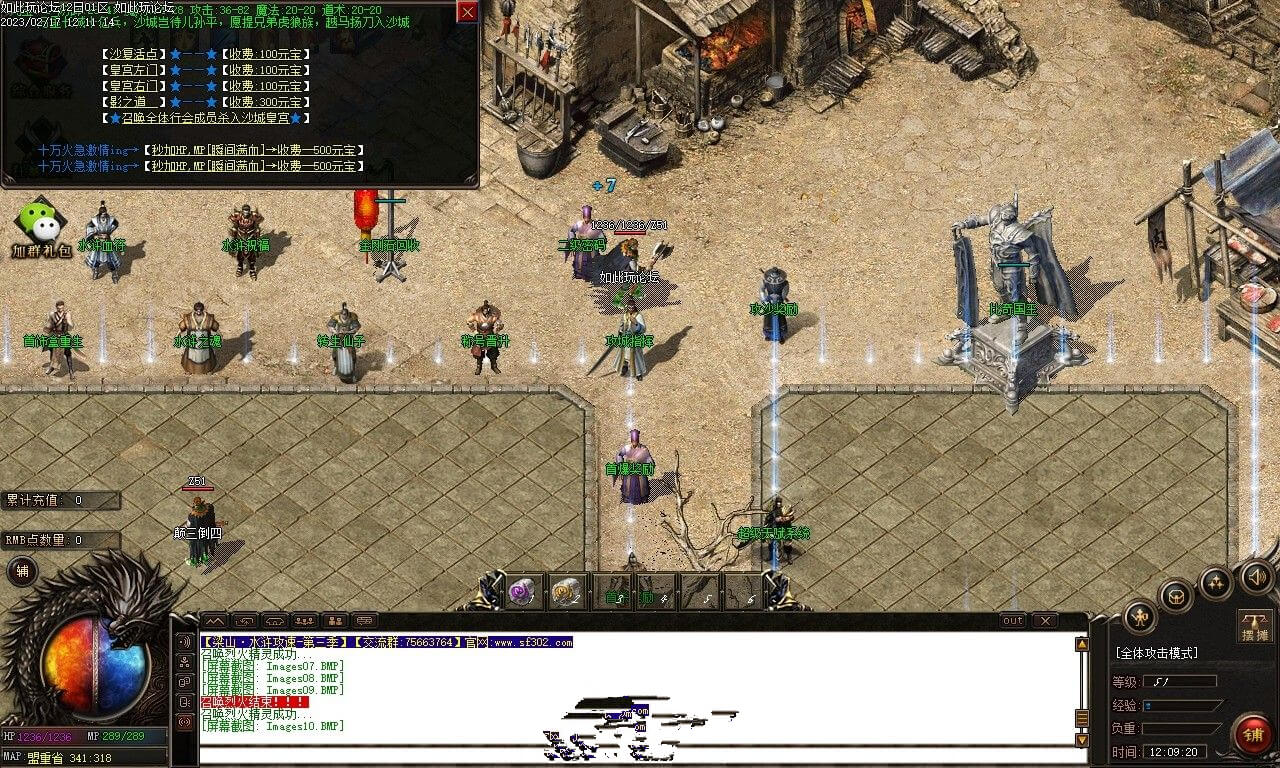
Task: Click the red 铺 shop button
Action: tap(1253, 735)
